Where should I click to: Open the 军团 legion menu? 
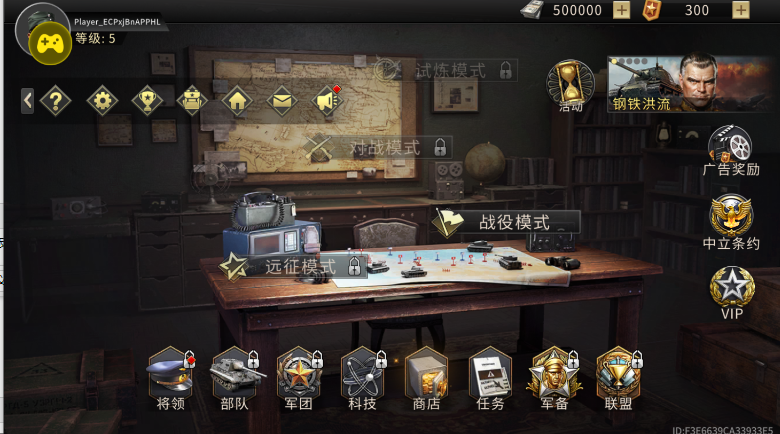pyautogui.click(x=298, y=379)
